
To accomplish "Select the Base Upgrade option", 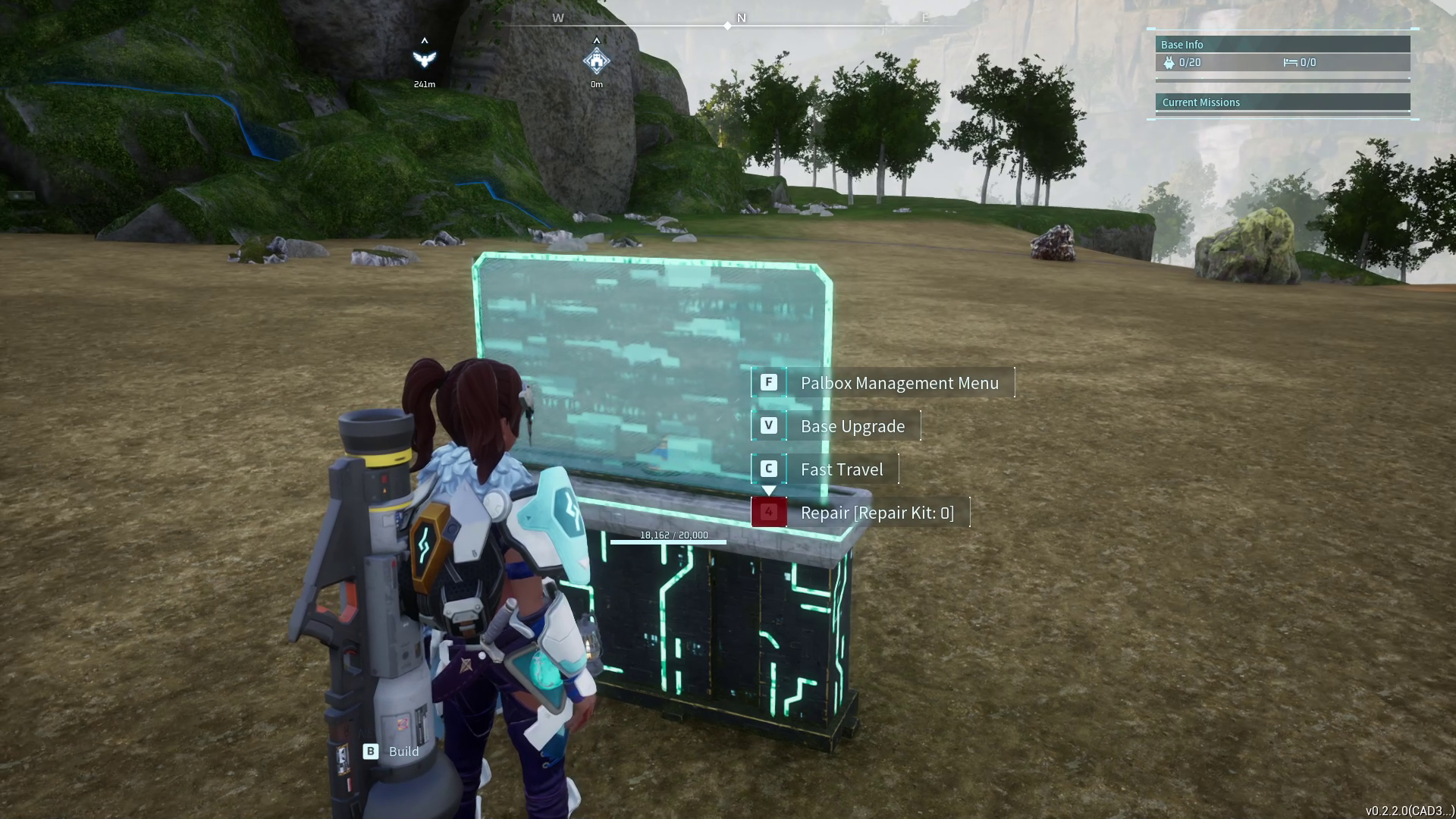I will point(852,425).
